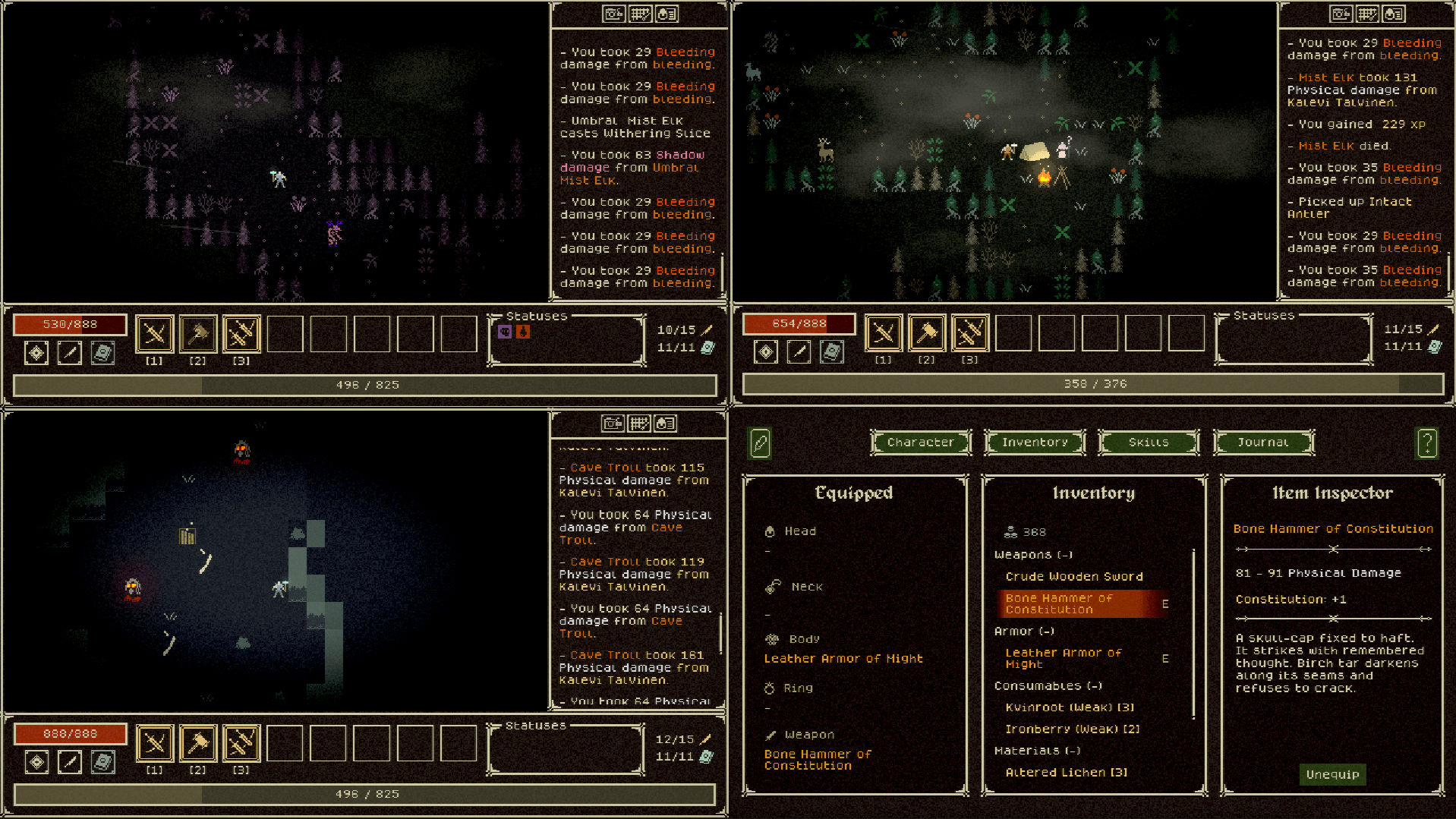Unequip the Bone Hammer of Constitution

(x=1332, y=774)
